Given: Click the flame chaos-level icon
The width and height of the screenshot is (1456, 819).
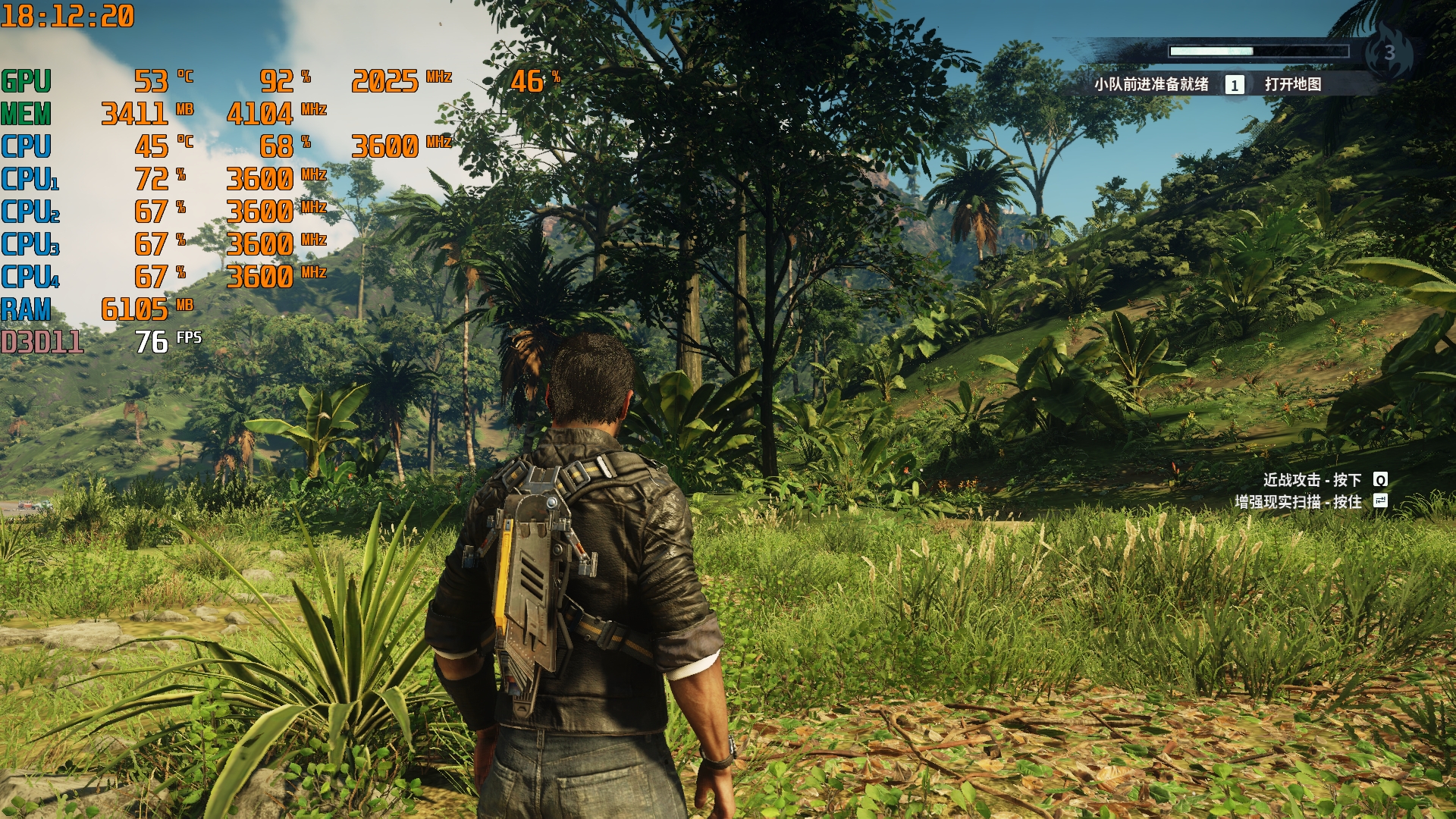Looking at the screenshot, I should point(1389,52).
